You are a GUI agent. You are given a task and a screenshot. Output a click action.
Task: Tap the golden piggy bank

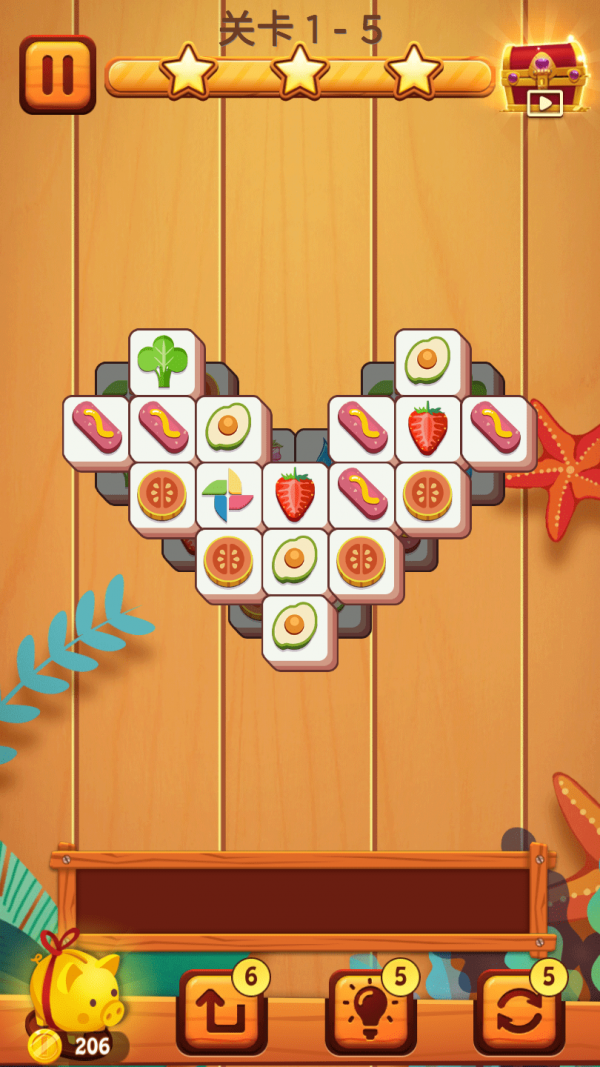tap(75, 990)
